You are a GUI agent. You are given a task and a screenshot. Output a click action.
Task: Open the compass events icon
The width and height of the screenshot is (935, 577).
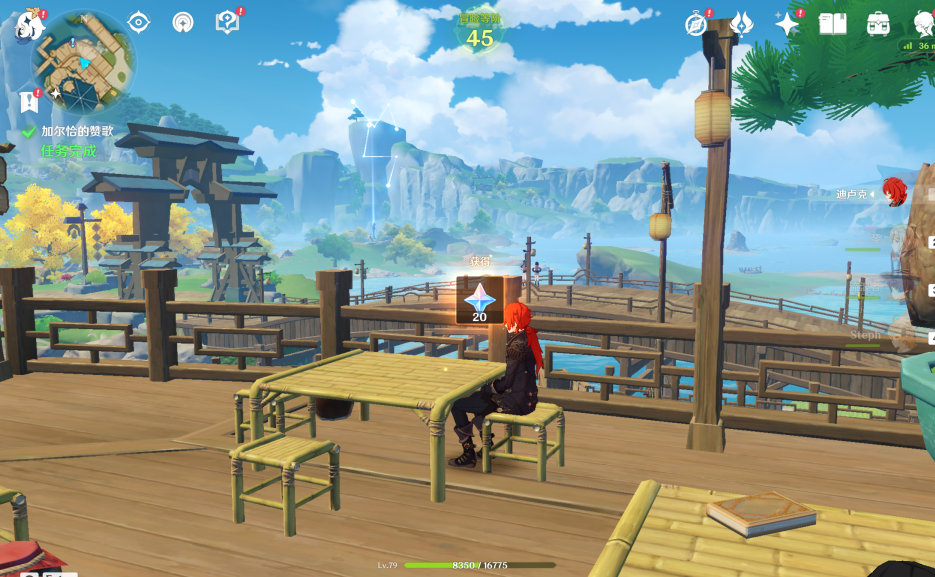pyautogui.click(x=696, y=24)
